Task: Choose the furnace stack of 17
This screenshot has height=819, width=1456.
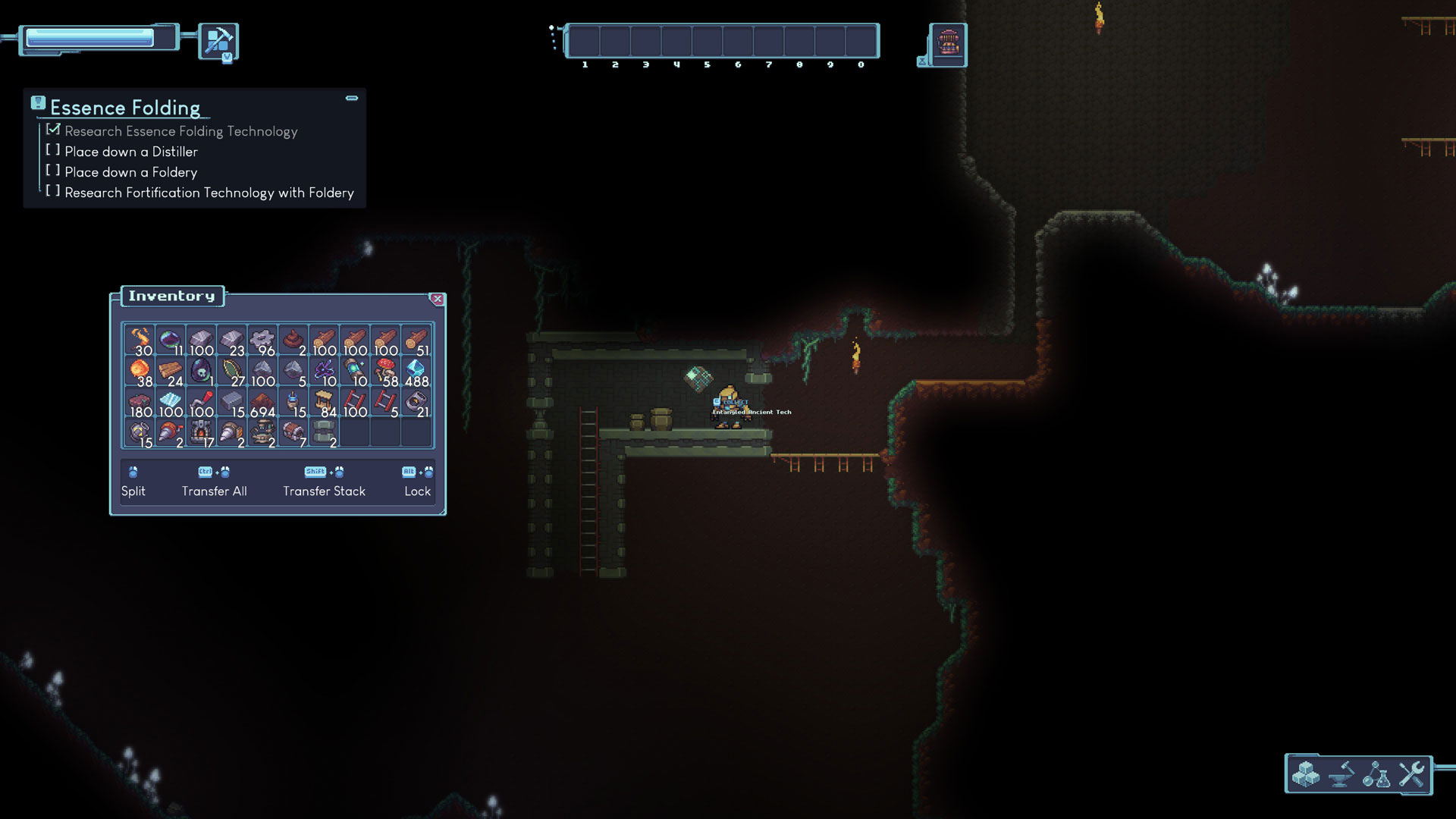Action: point(201,433)
